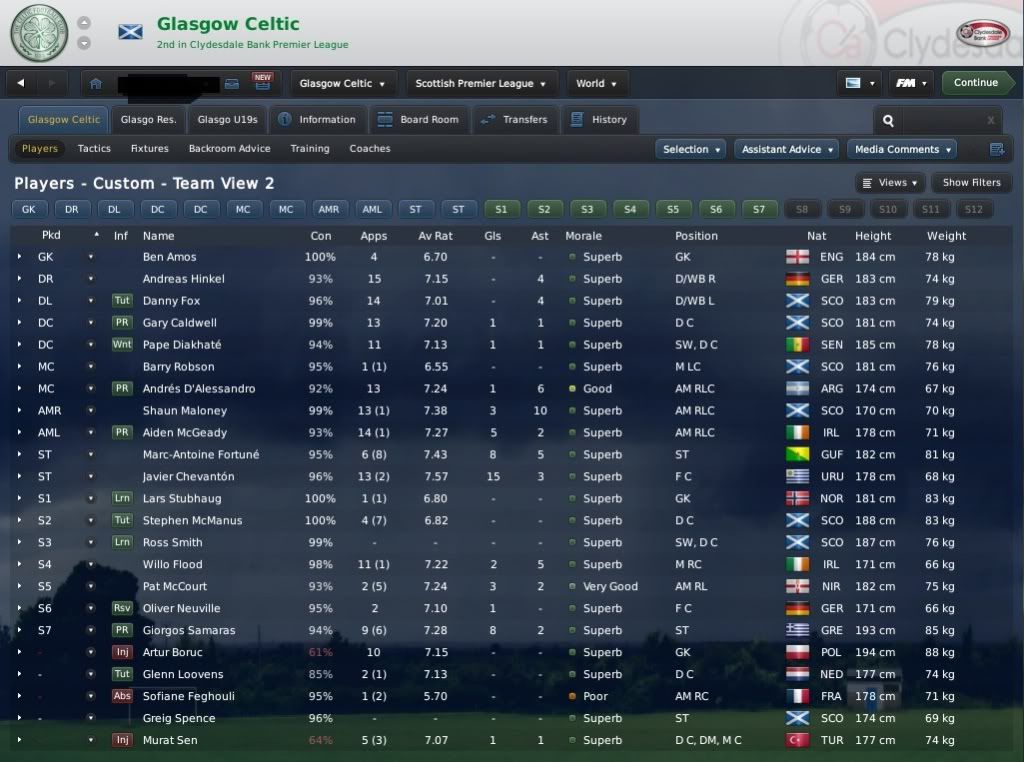Open the Information tab
1024x762 pixels.
(317, 120)
